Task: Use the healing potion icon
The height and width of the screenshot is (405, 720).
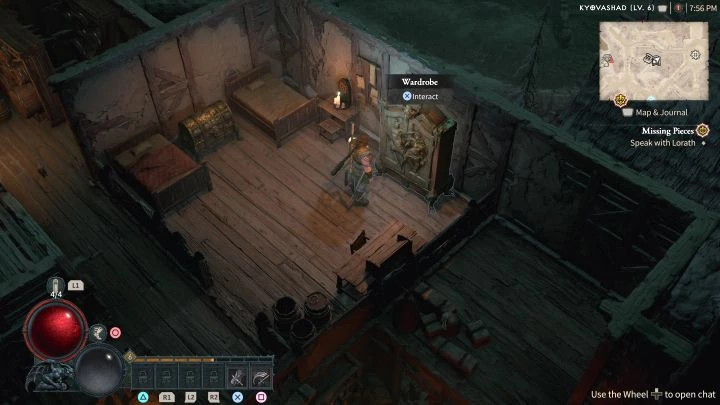Action: [x=57, y=286]
